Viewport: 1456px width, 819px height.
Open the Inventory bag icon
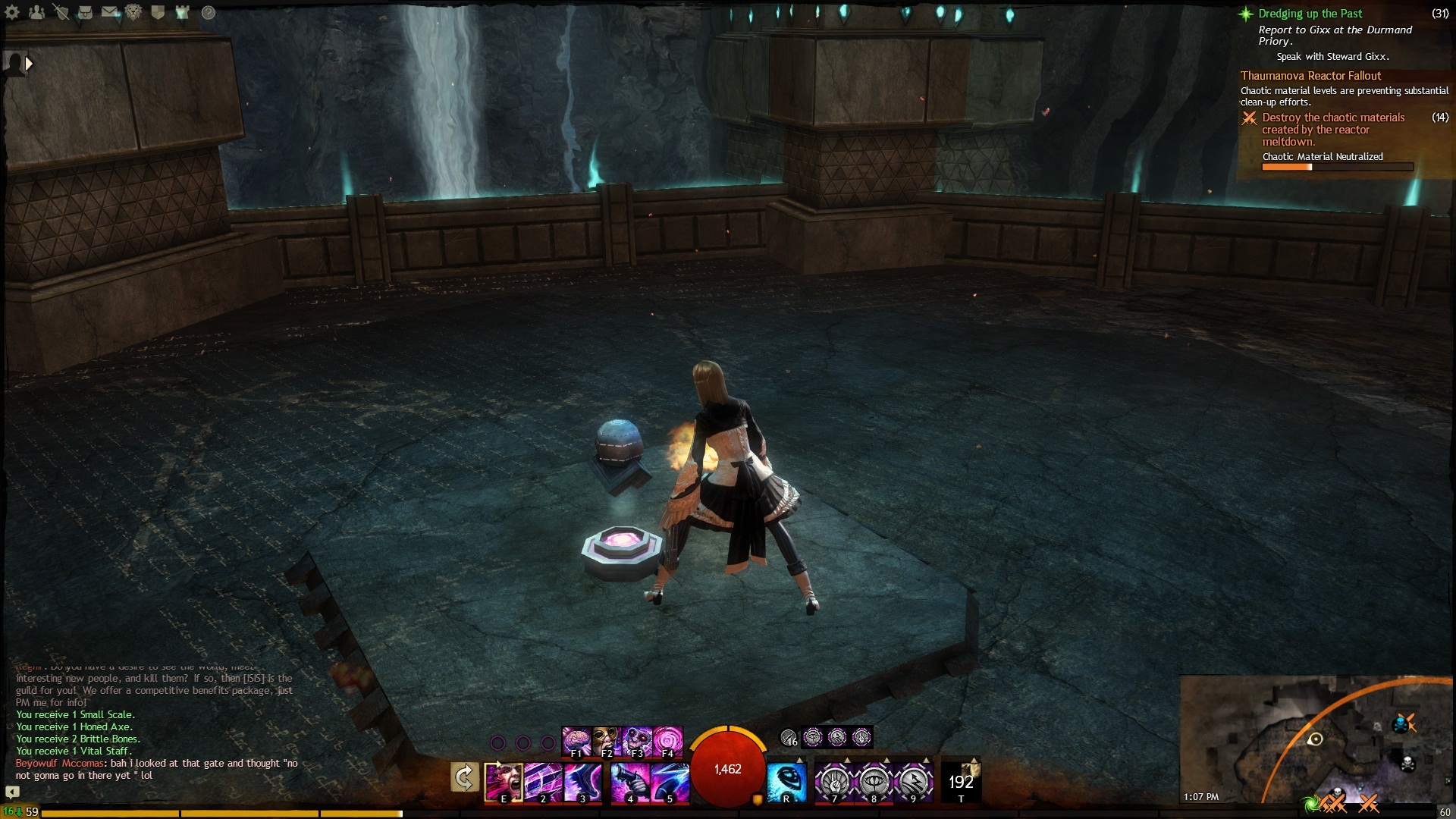(x=86, y=13)
